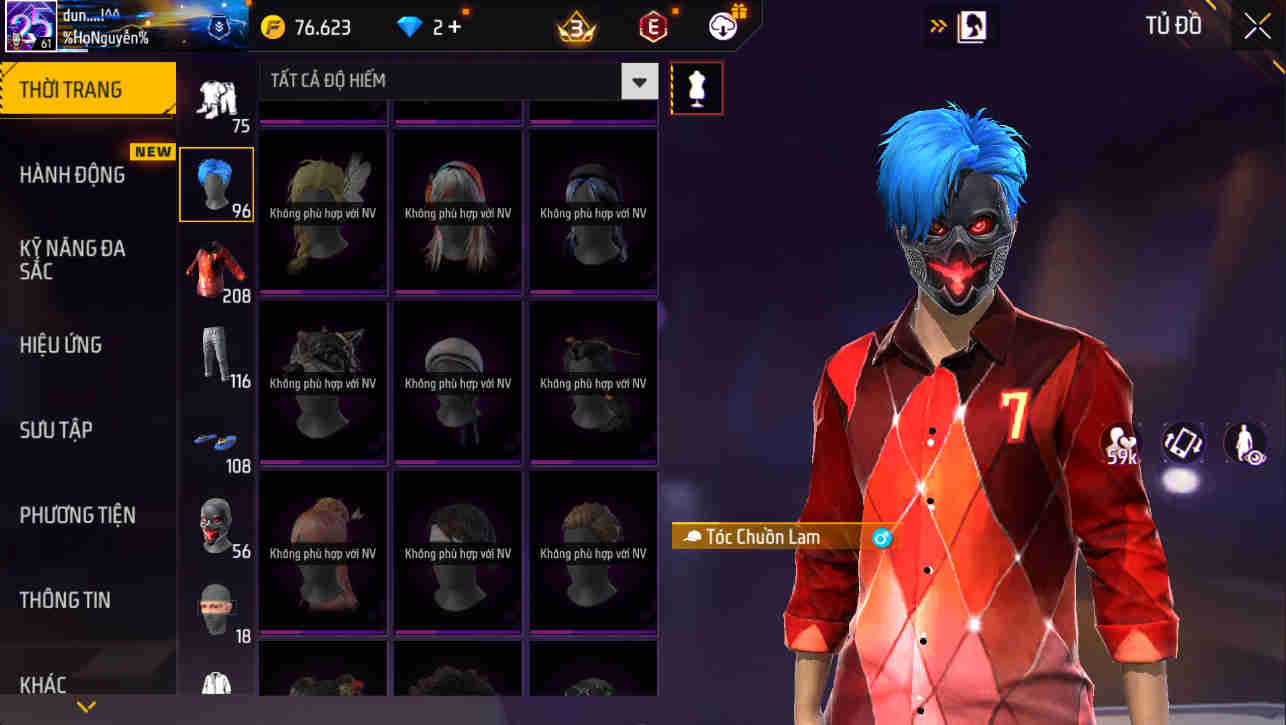Toggle the mannequin preview display
This screenshot has width=1286, height=725.
point(696,87)
